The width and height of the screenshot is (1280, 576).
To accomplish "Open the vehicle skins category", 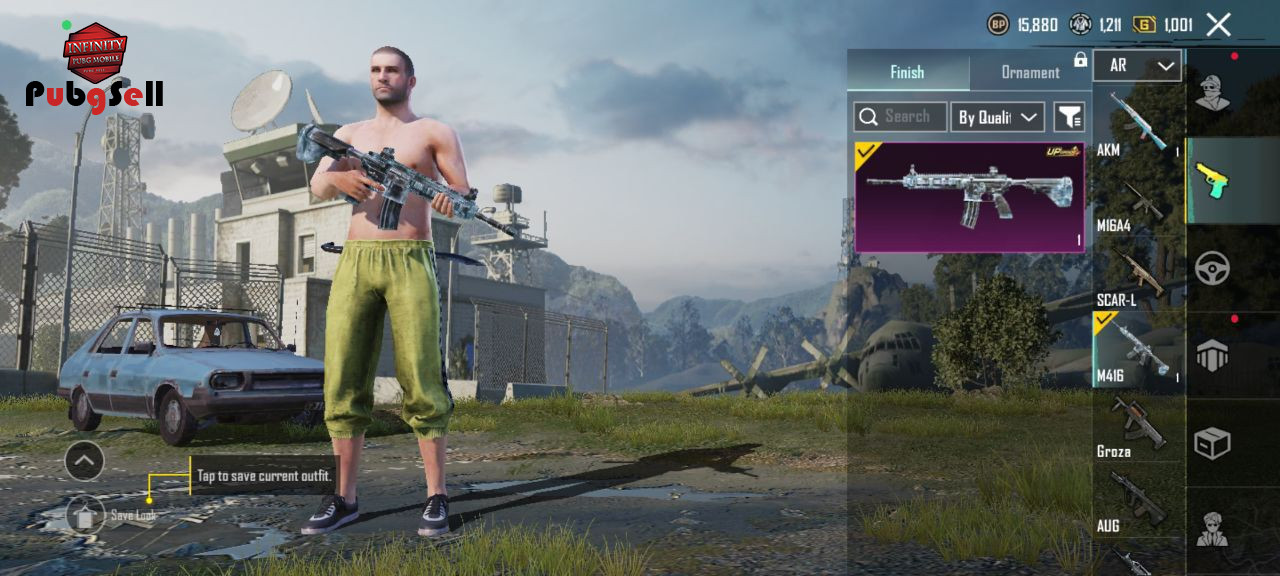I will [x=1213, y=268].
